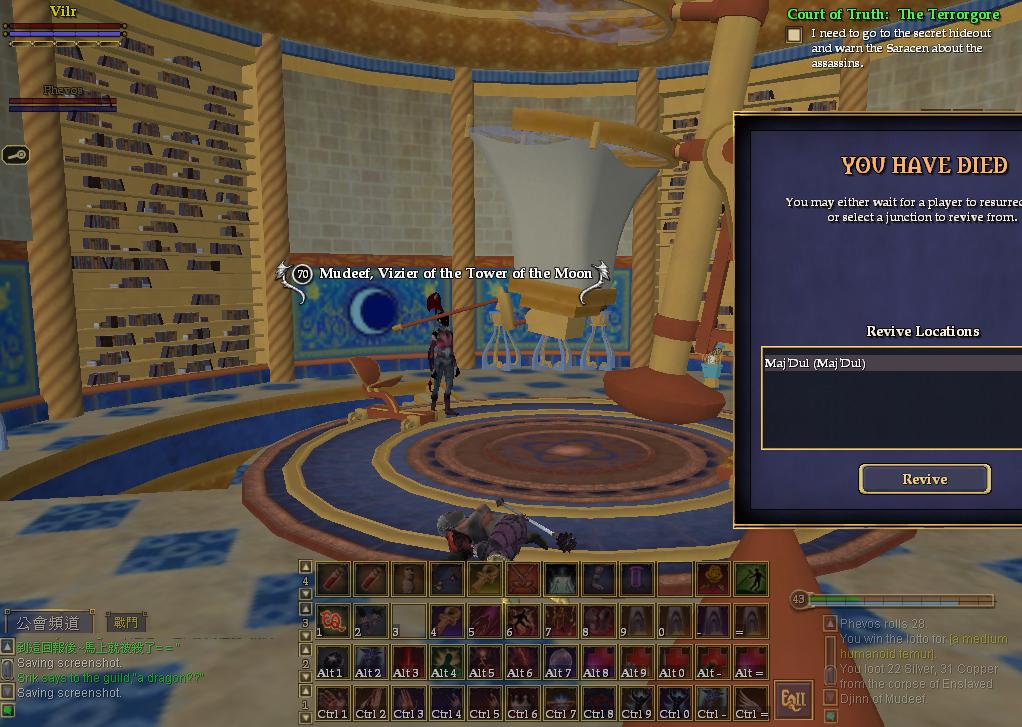Use the first red potion slot
Screen dimensions: 1022x727
tap(333, 578)
